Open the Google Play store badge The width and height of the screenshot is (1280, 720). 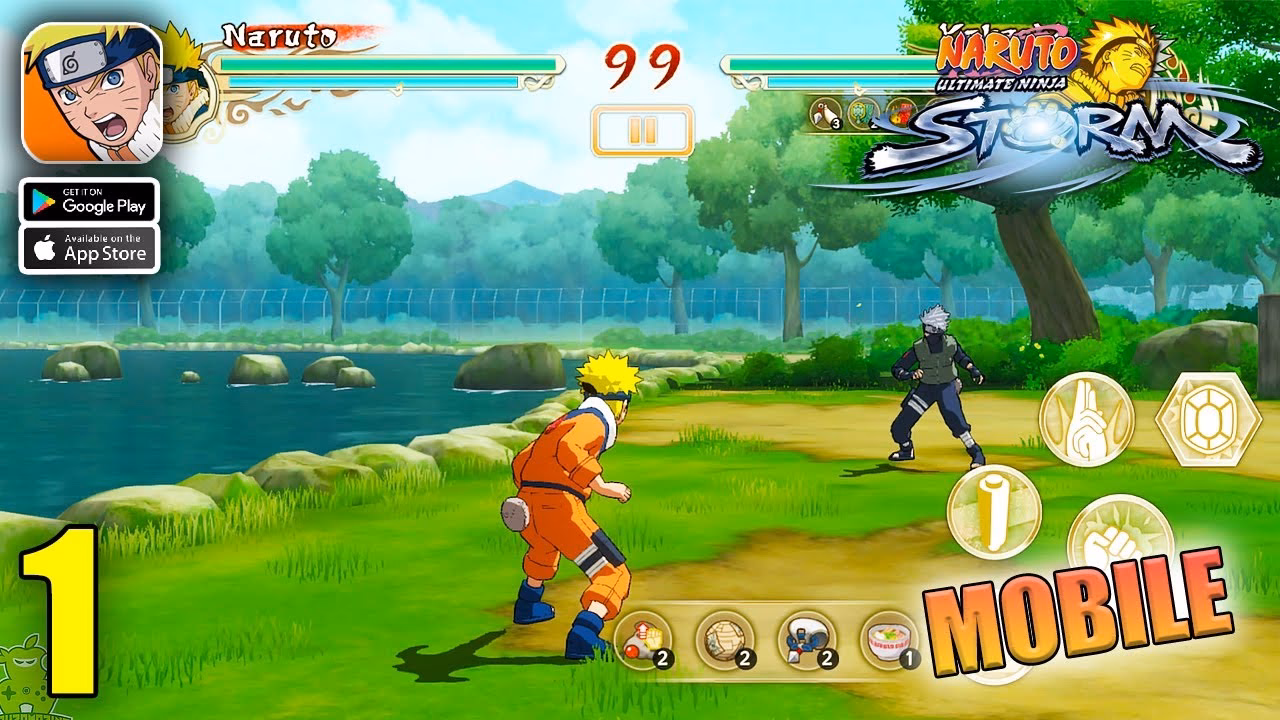(90, 201)
